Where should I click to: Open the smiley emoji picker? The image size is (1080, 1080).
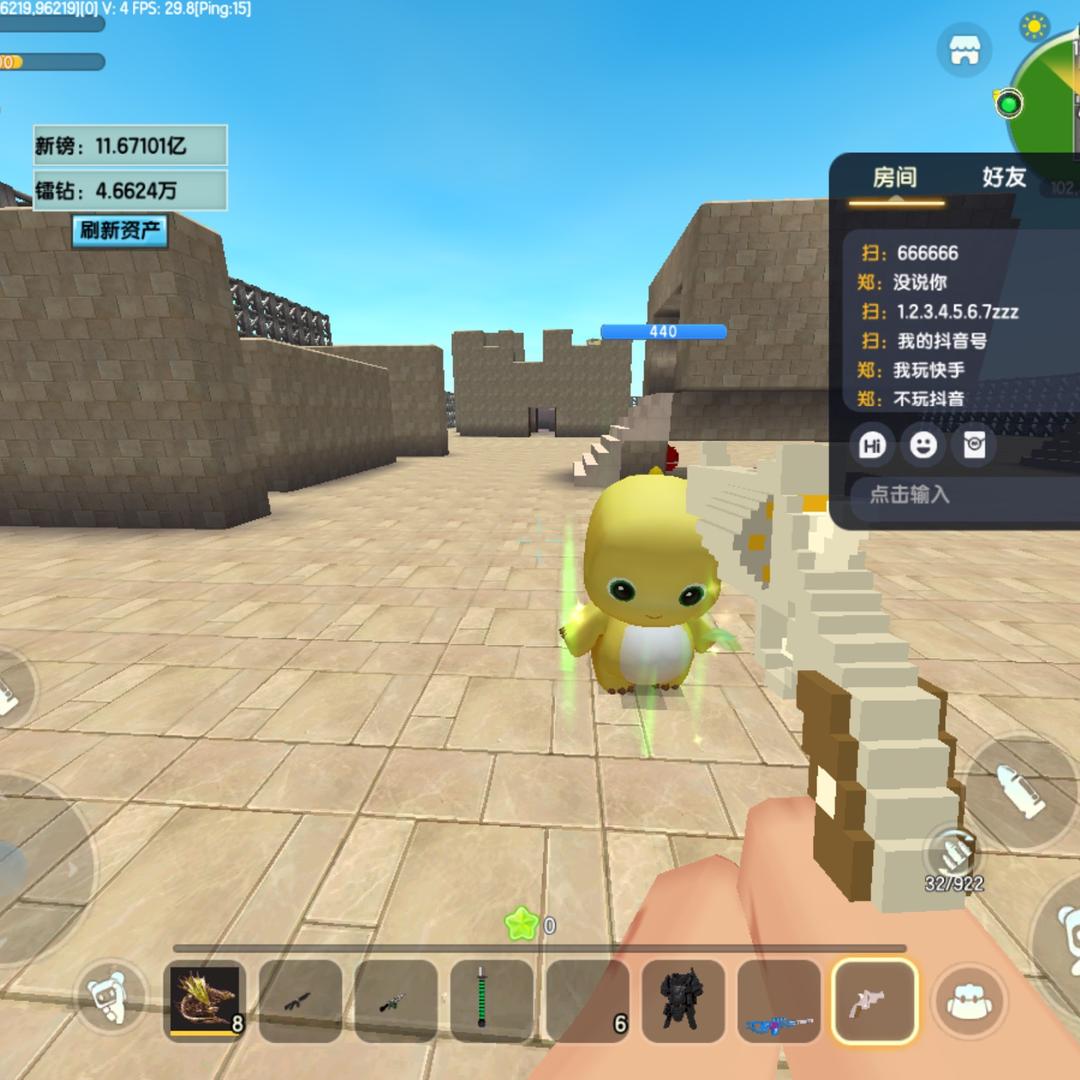[923, 445]
